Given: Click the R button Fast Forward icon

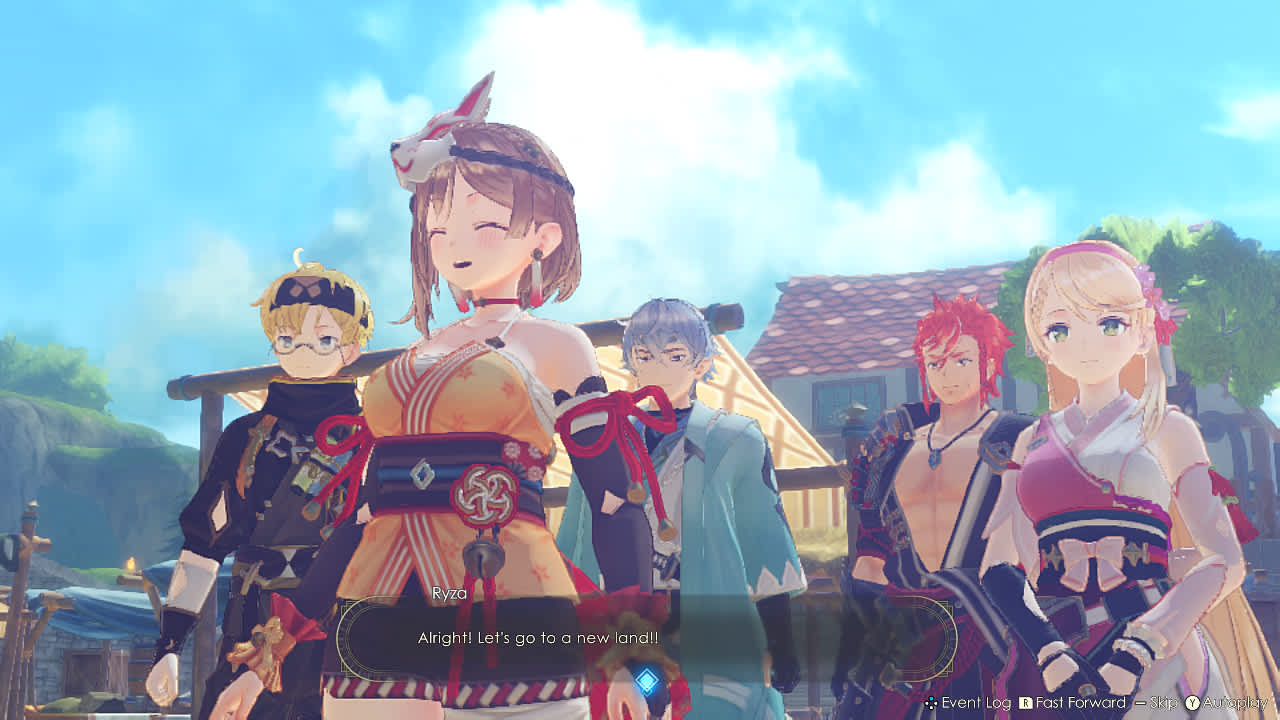Looking at the screenshot, I should click(x=1025, y=702).
